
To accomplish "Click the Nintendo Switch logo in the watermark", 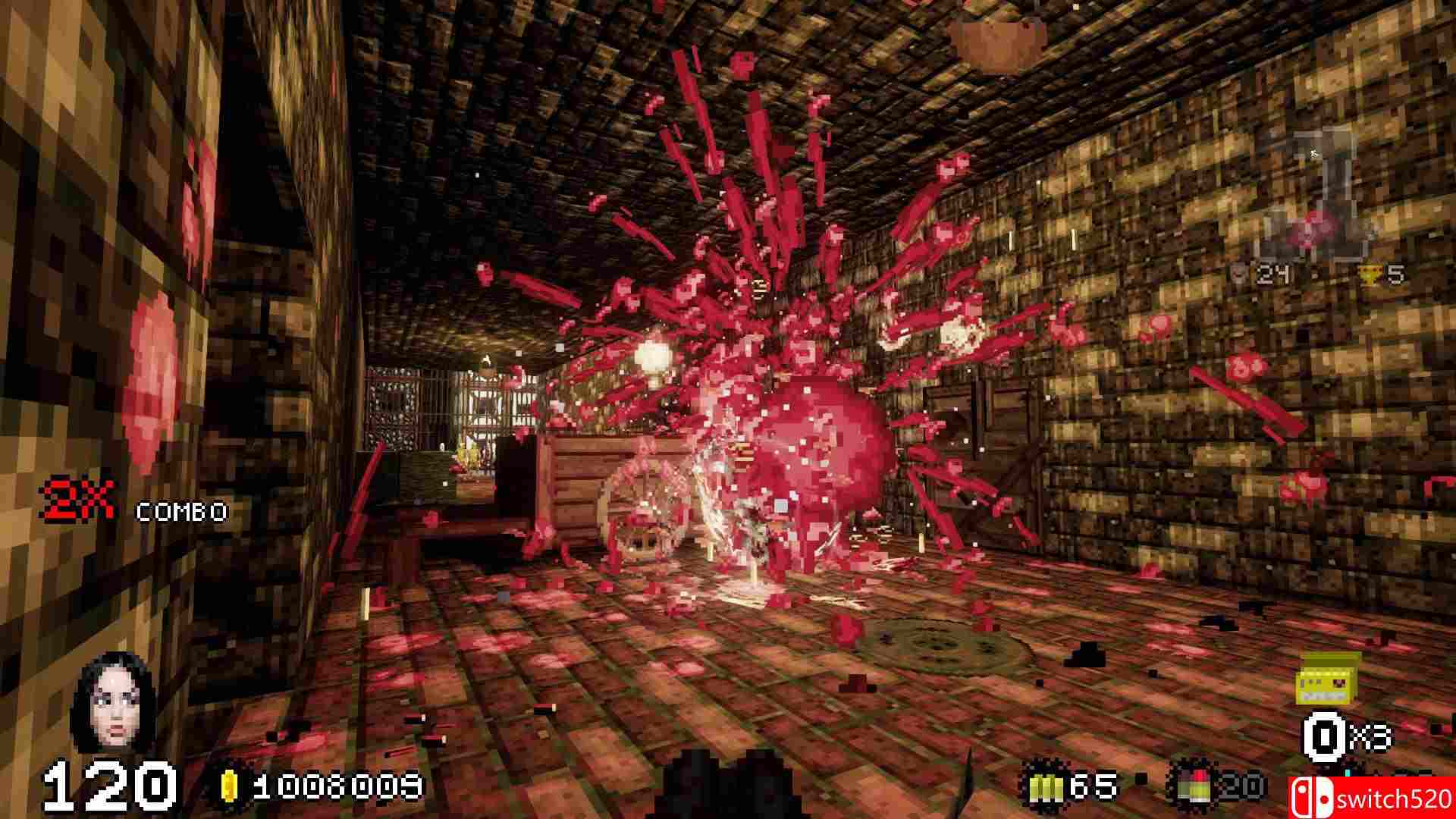I will point(1311,796).
